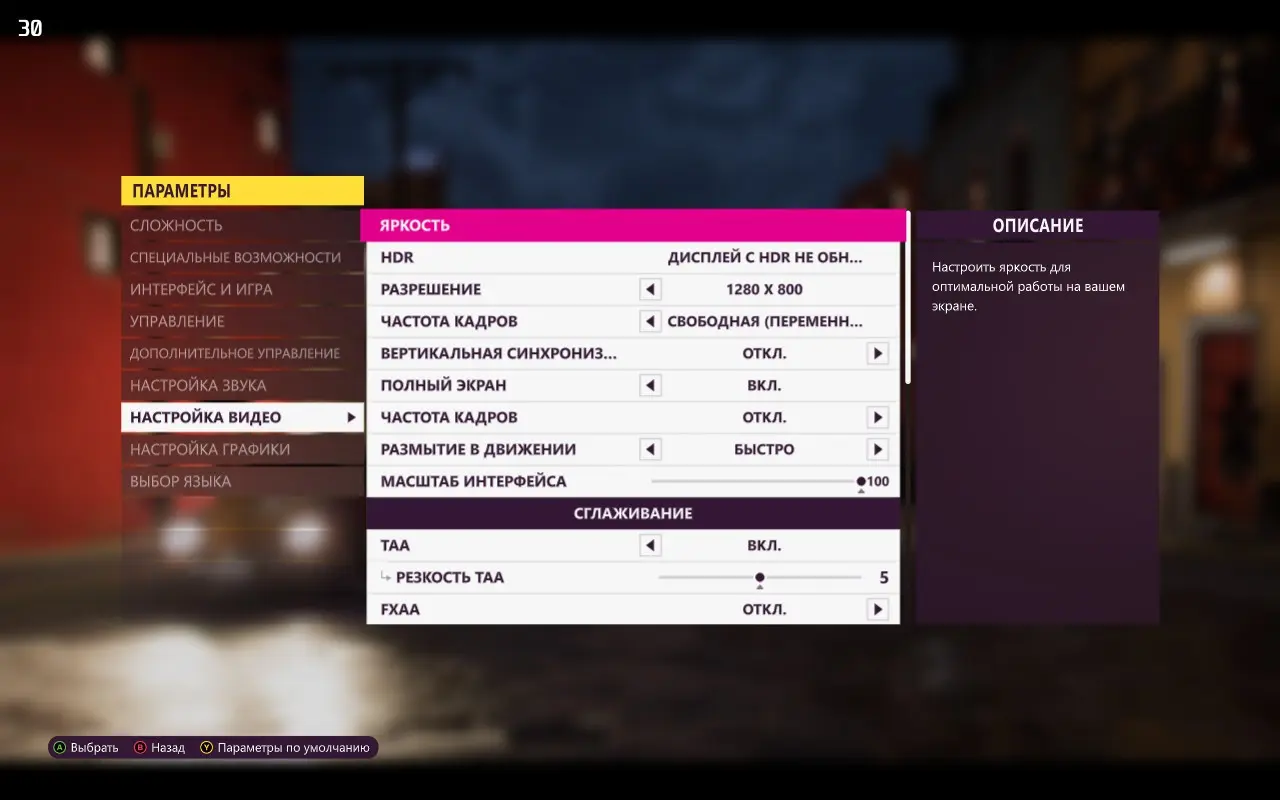
Task: Go to Интерфейс и игра settings
Action: pyautogui.click(x=201, y=289)
